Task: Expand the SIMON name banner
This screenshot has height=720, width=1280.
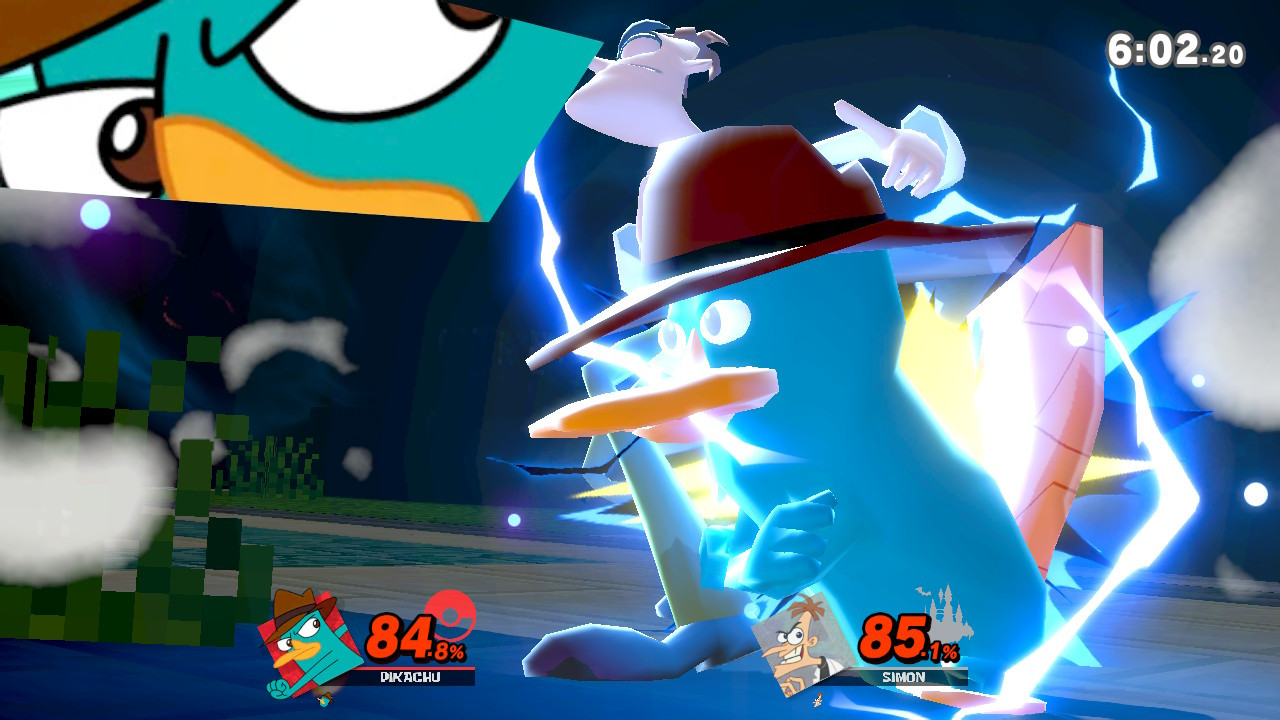Action: (902, 677)
